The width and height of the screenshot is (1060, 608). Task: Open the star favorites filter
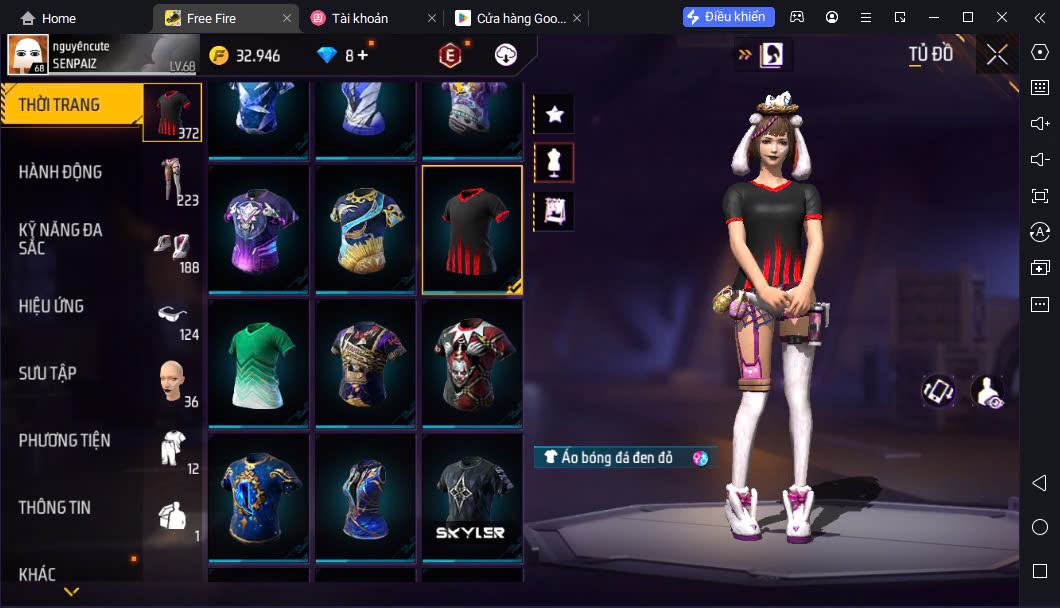pyautogui.click(x=554, y=114)
